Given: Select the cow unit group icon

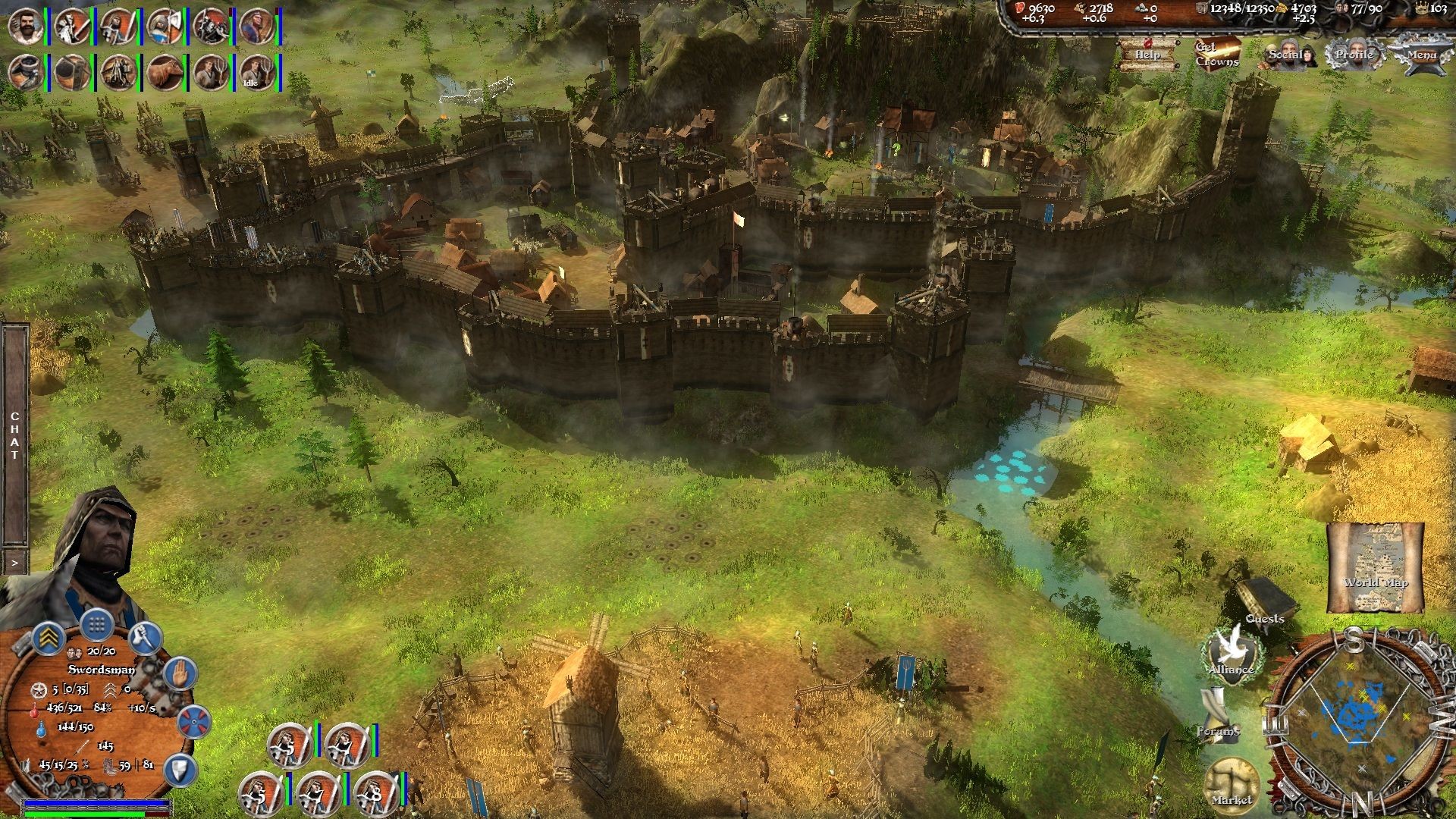Looking at the screenshot, I should click(x=164, y=72).
